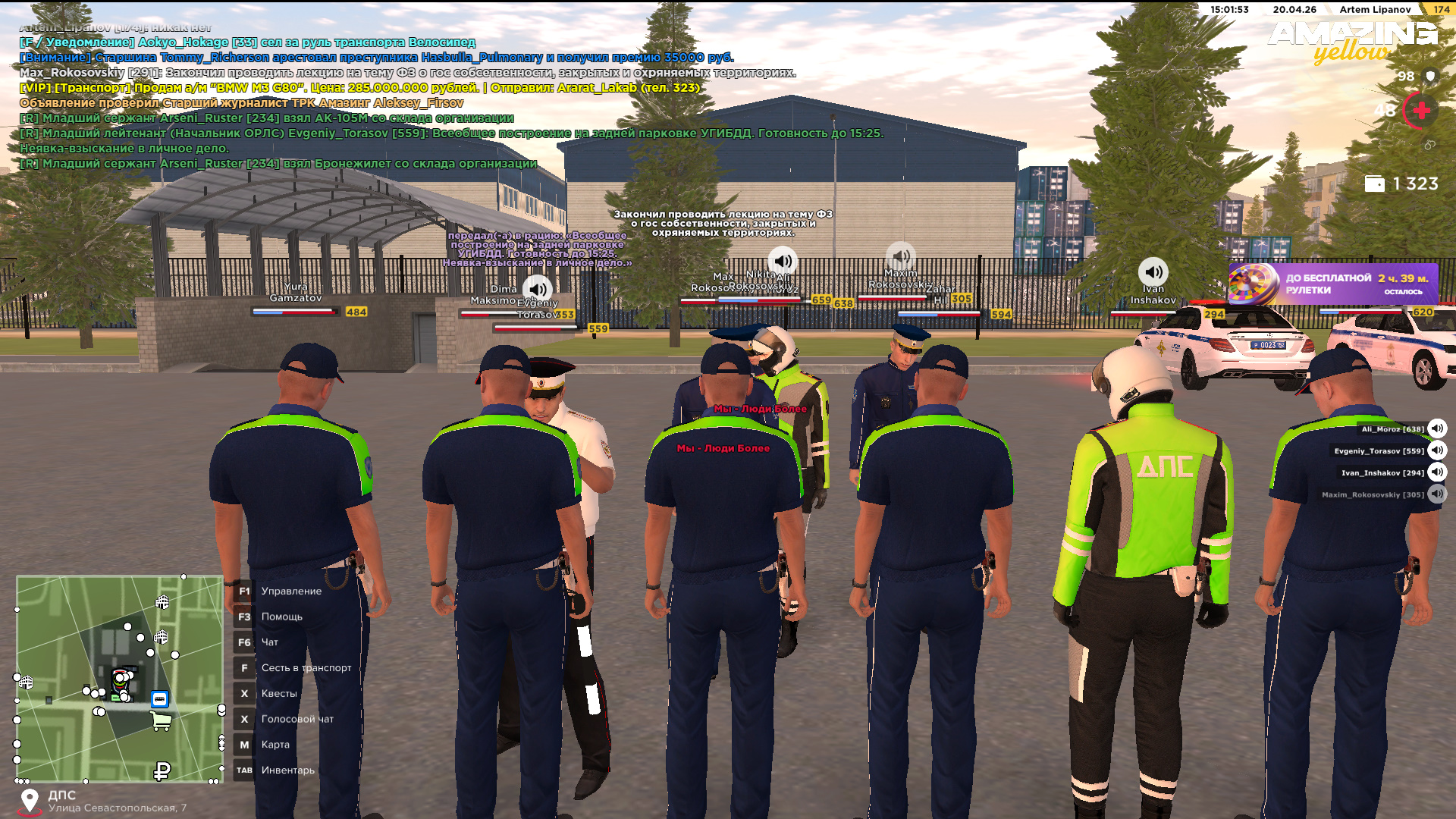
Task: Click the wallet cash icon
Action: click(x=1374, y=184)
